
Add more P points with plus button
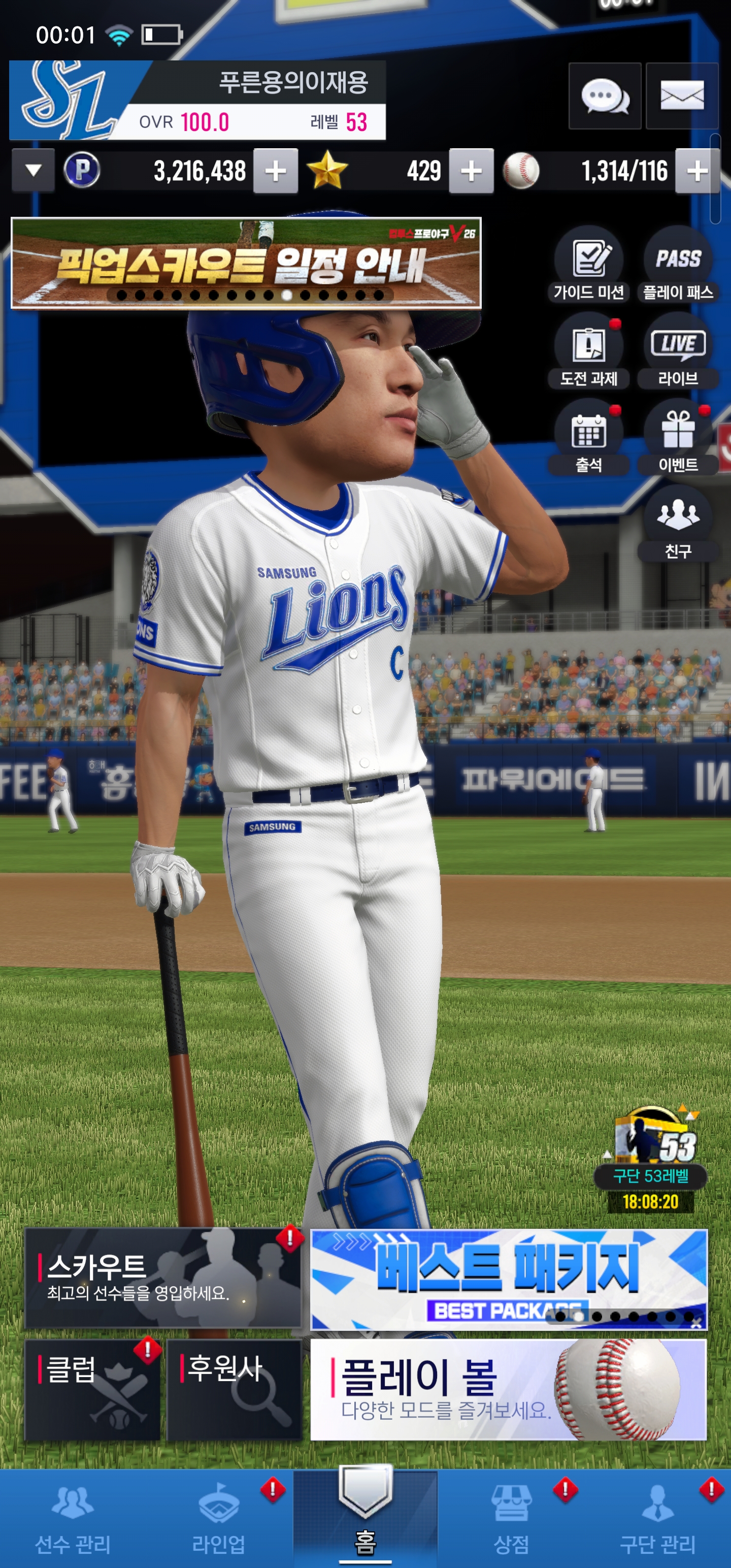(x=276, y=171)
